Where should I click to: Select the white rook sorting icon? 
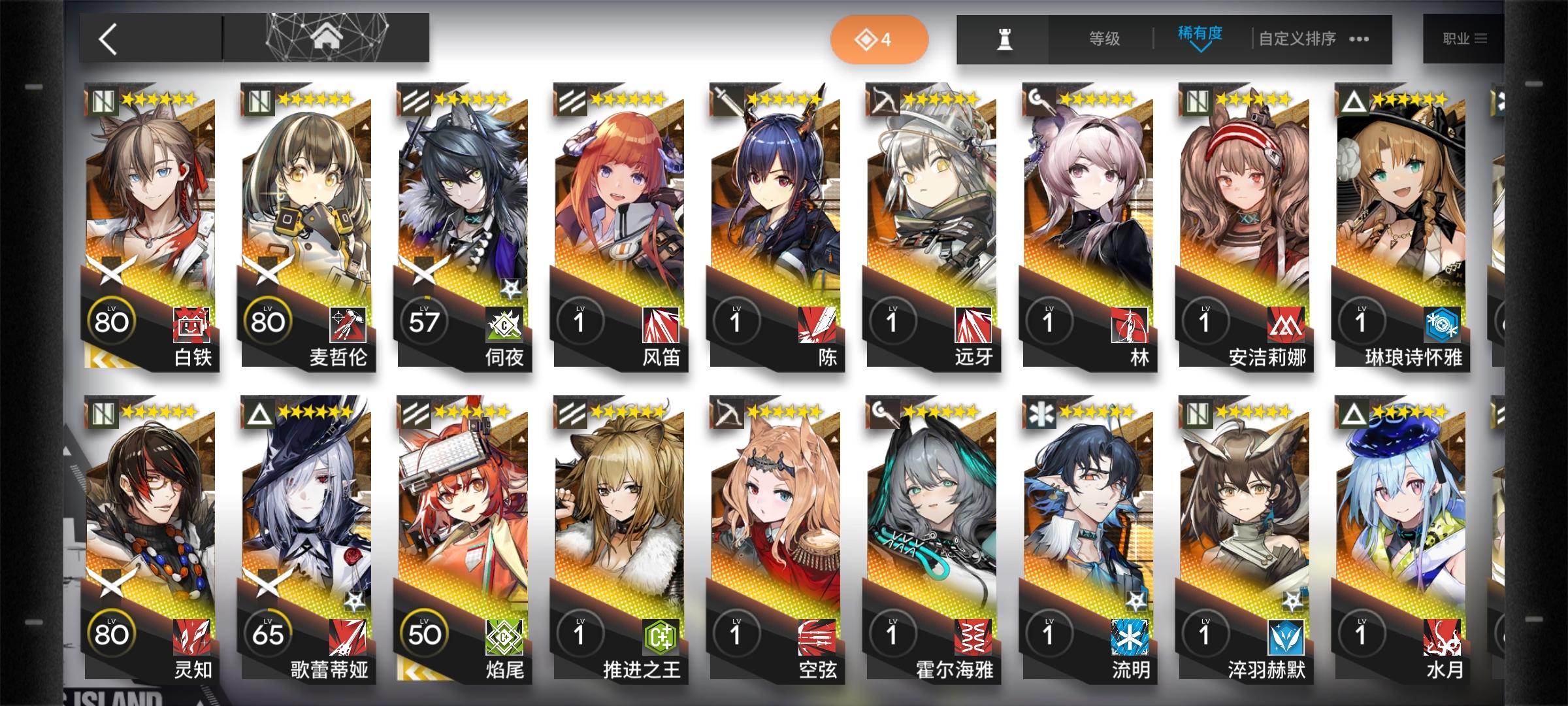[1006, 39]
